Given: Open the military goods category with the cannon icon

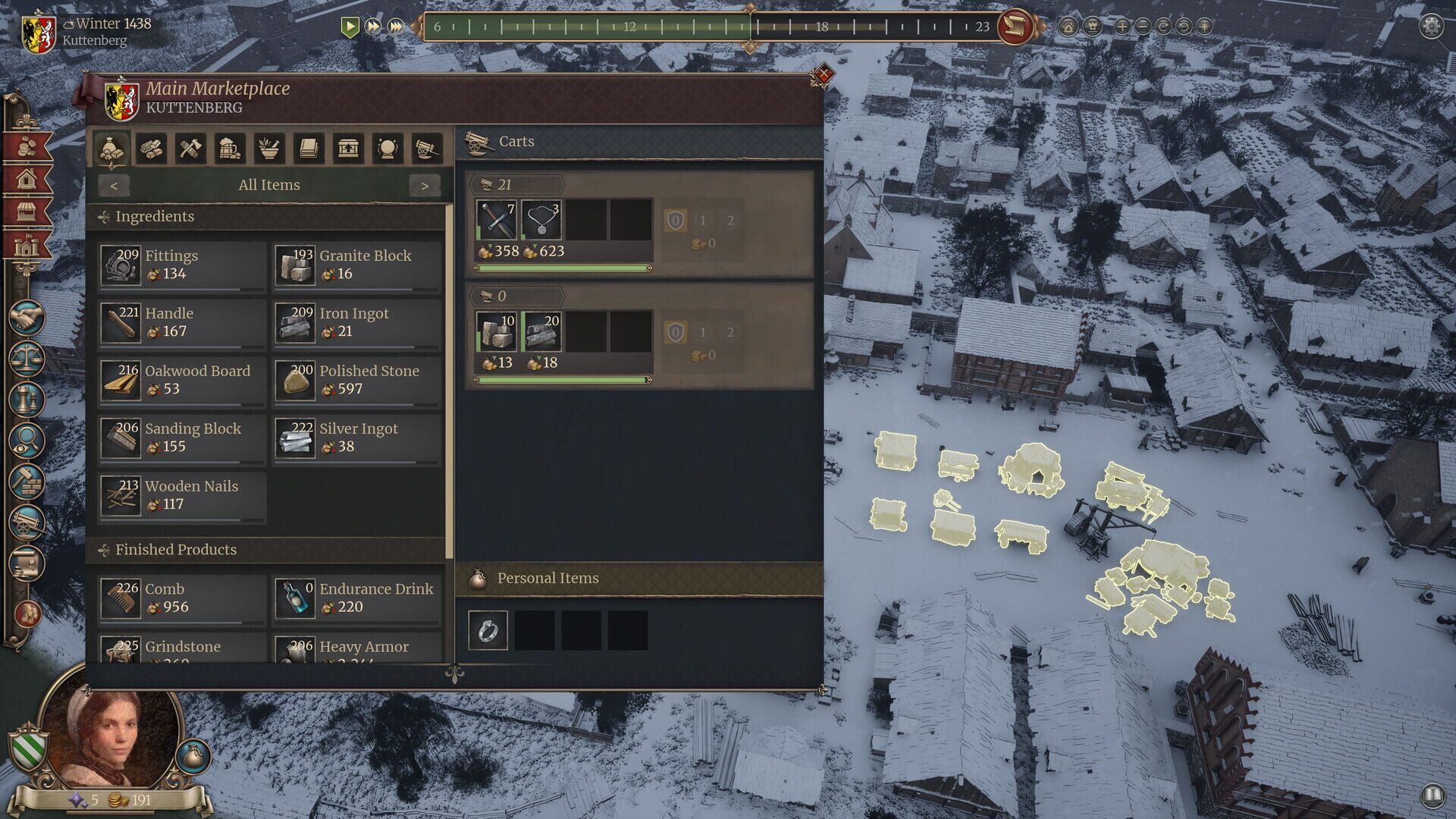Looking at the screenshot, I should pos(425,148).
